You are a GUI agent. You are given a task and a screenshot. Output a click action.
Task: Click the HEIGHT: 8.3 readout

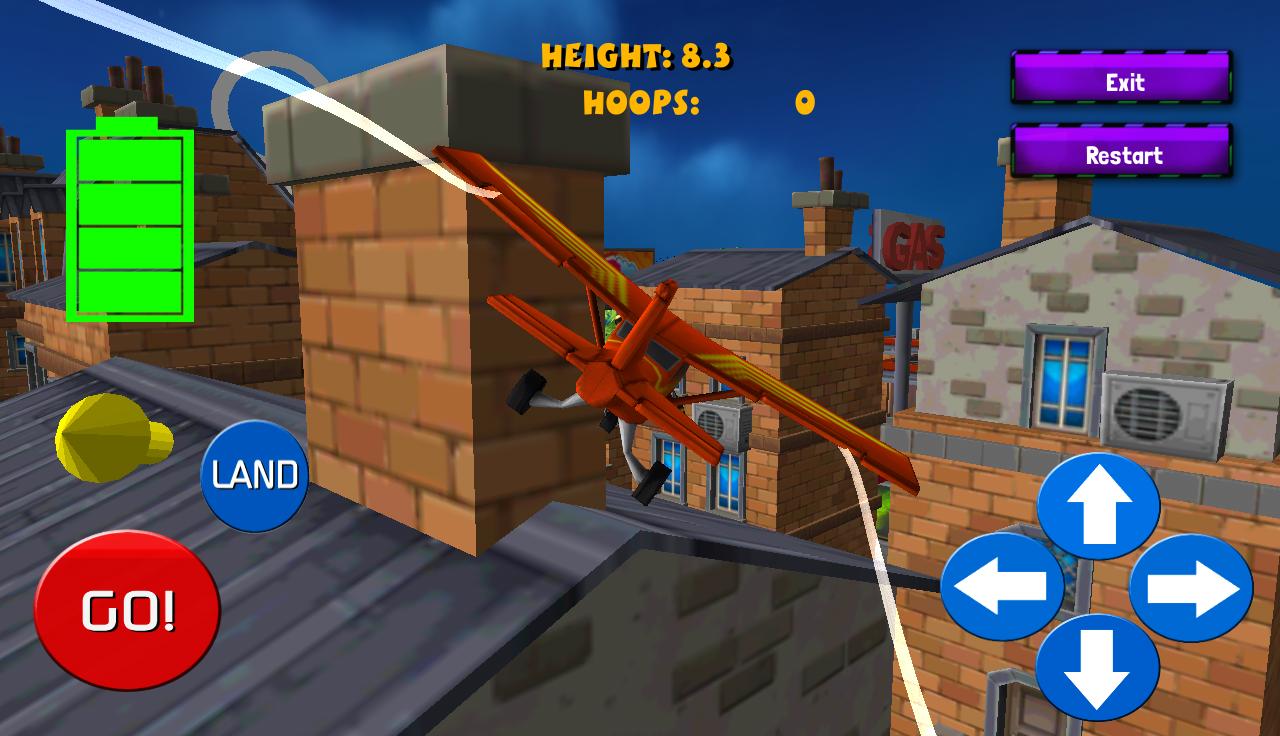coord(637,55)
